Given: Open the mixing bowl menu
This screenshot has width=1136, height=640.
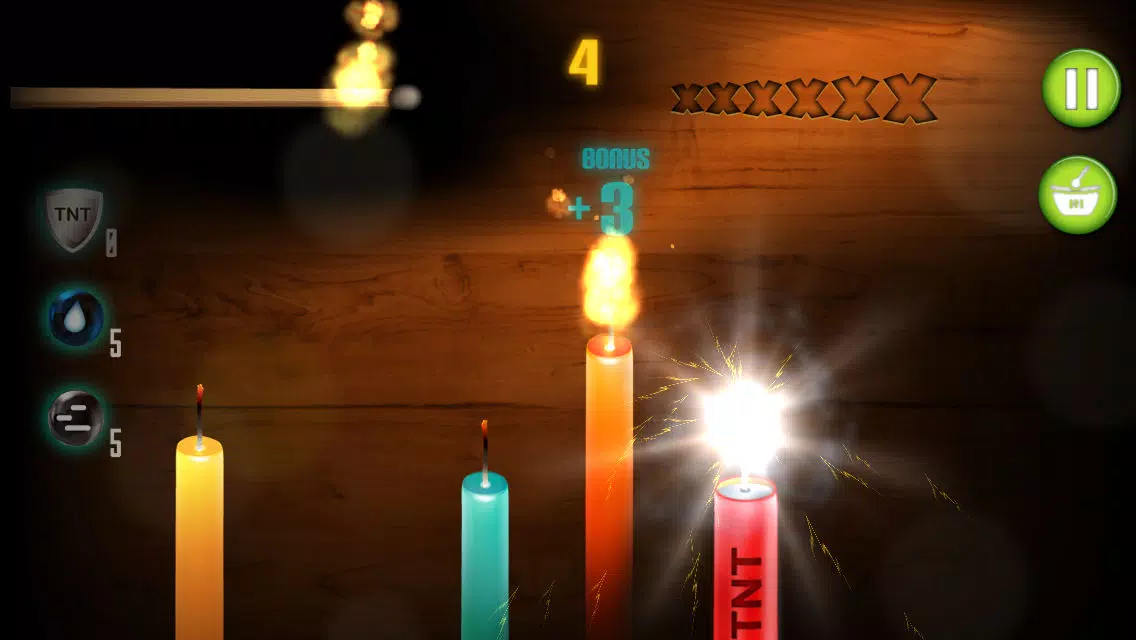Looking at the screenshot, I should [x=1077, y=195].
